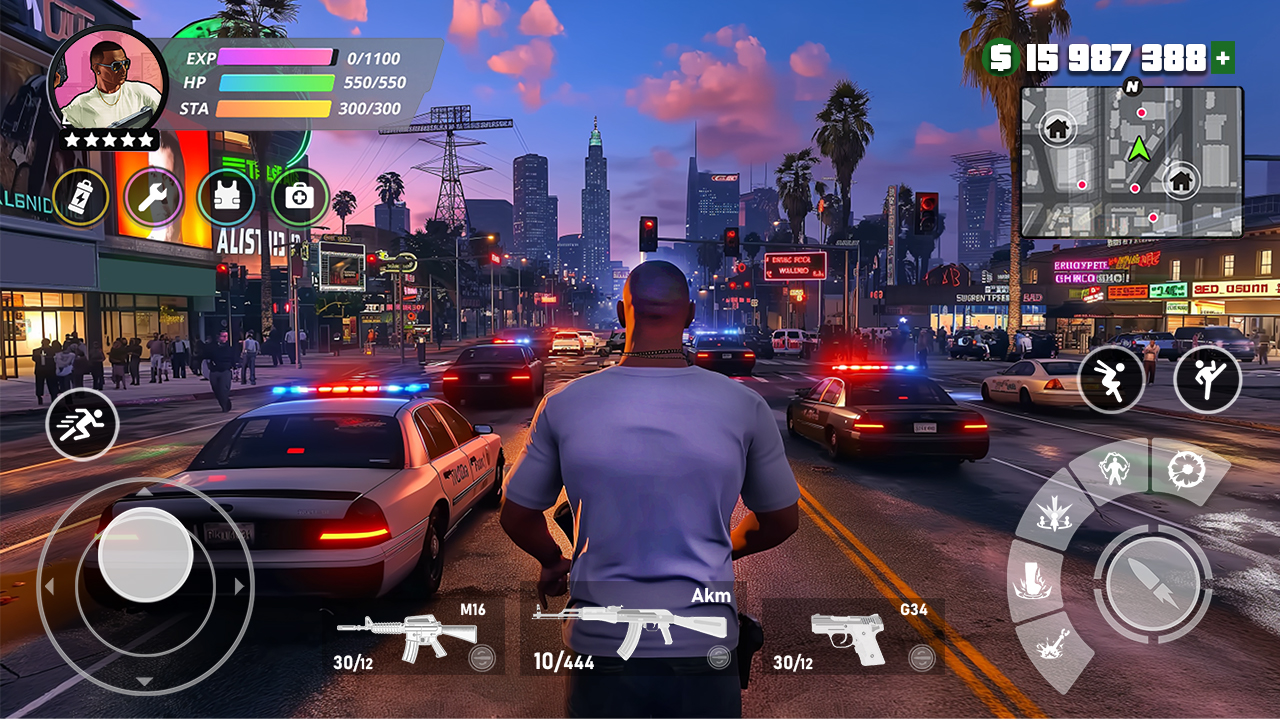The height and width of the screenshot is (720, 1280).
Task: Use the first aid medkit
Action: 300,197
